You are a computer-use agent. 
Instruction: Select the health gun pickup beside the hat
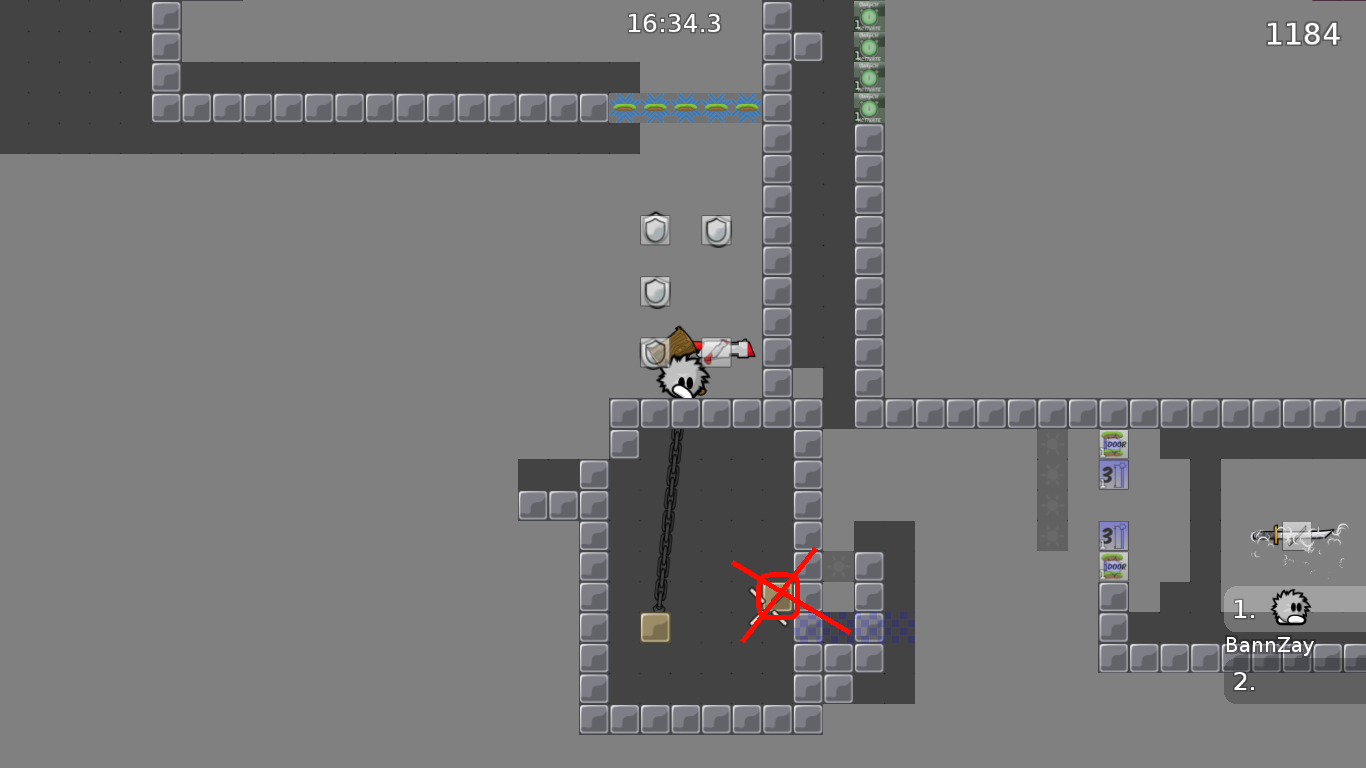pyautogui.click(x=725, y=350)
